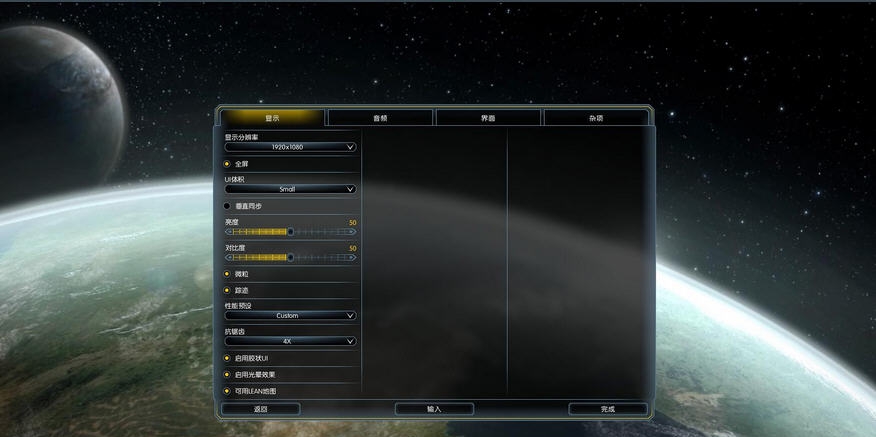876x437 pixels.
Task: Click the 返回 back button
Action: coord(260,409)
